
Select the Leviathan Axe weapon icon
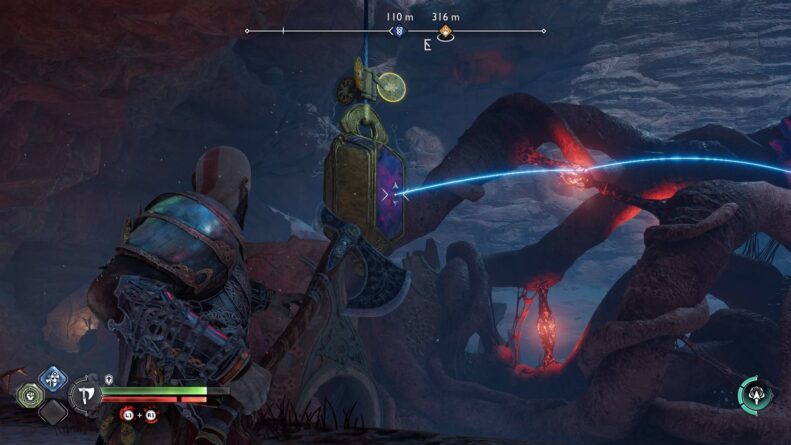86,394
